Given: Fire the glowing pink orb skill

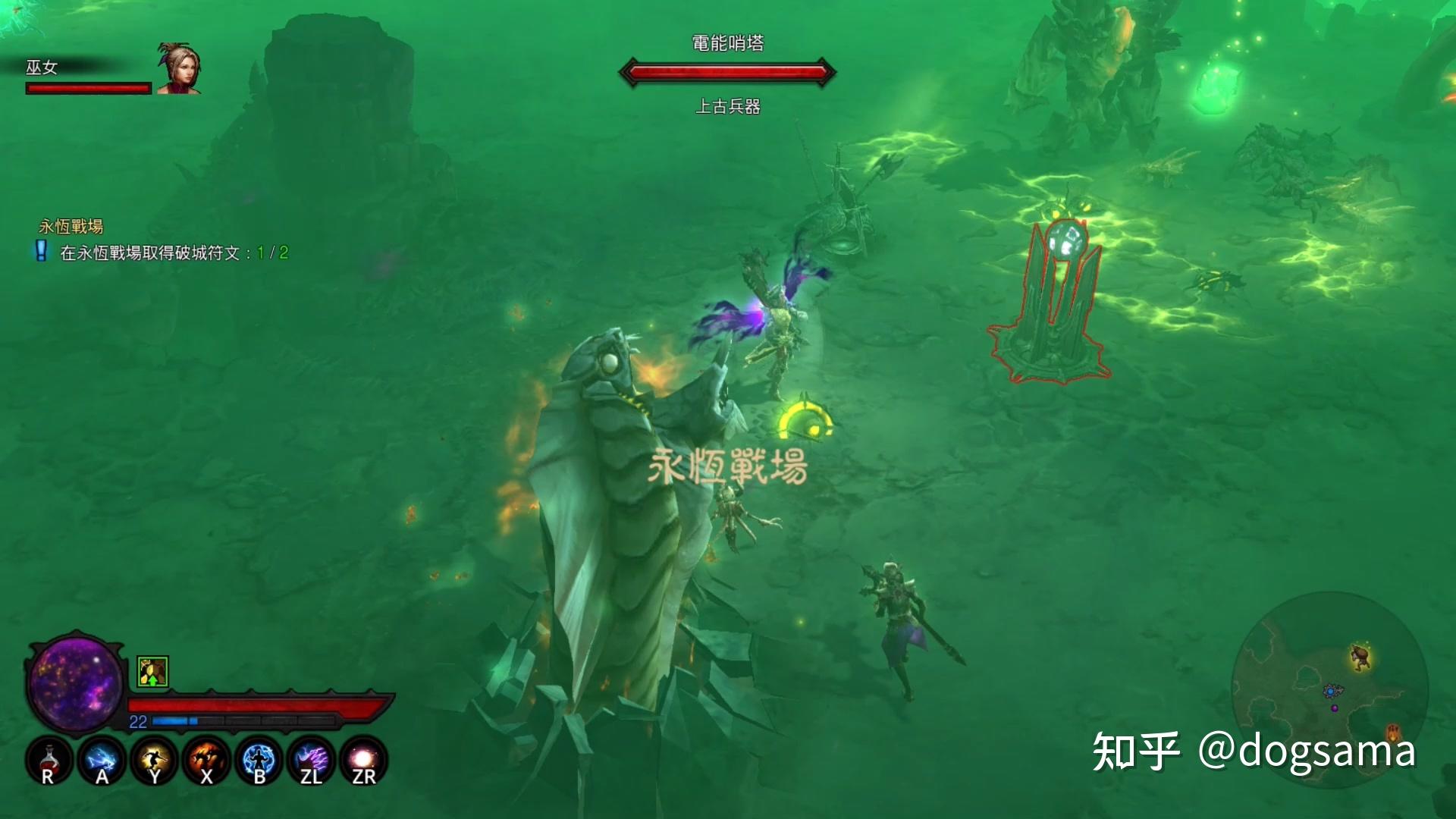Looking at the screenshot, I should click(x=364, y=760).
